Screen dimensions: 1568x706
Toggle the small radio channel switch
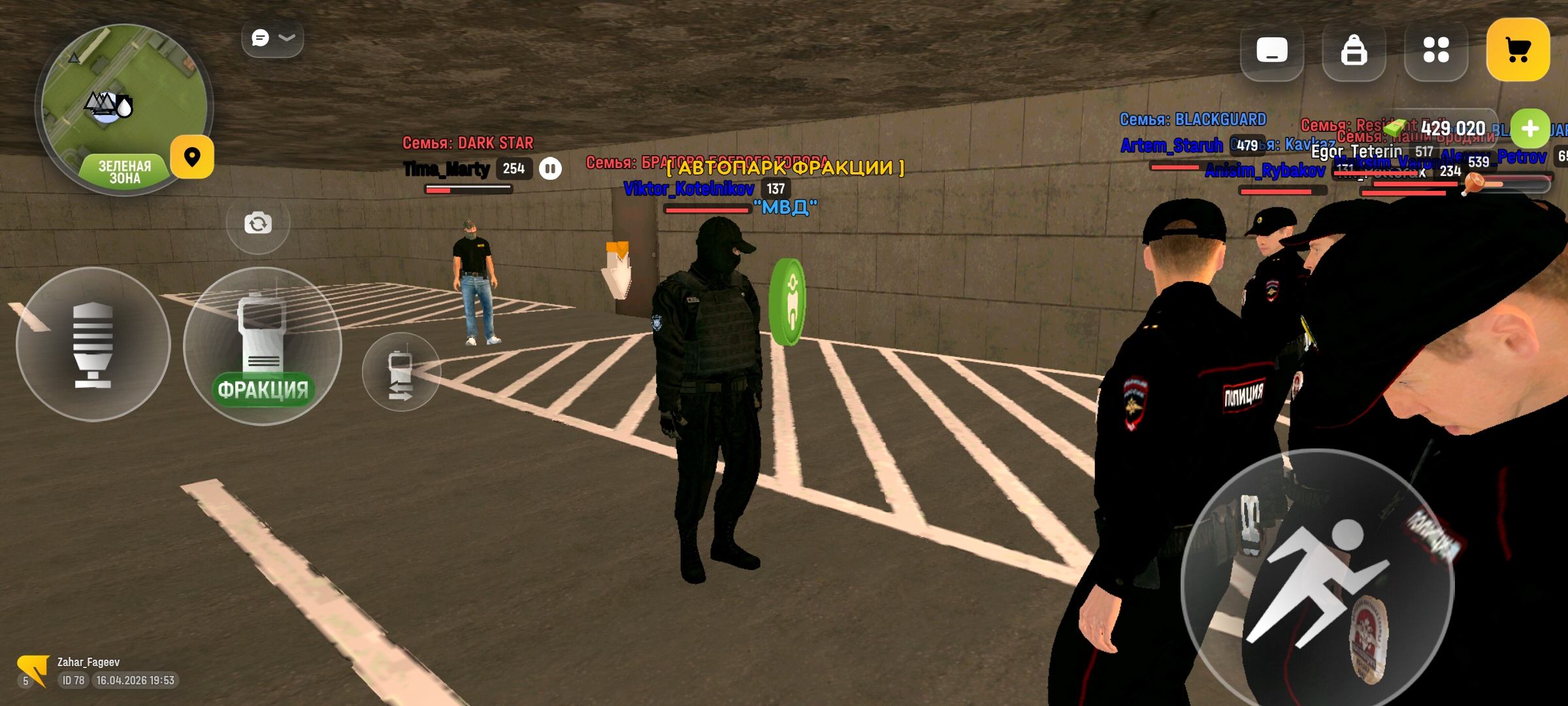400,373
